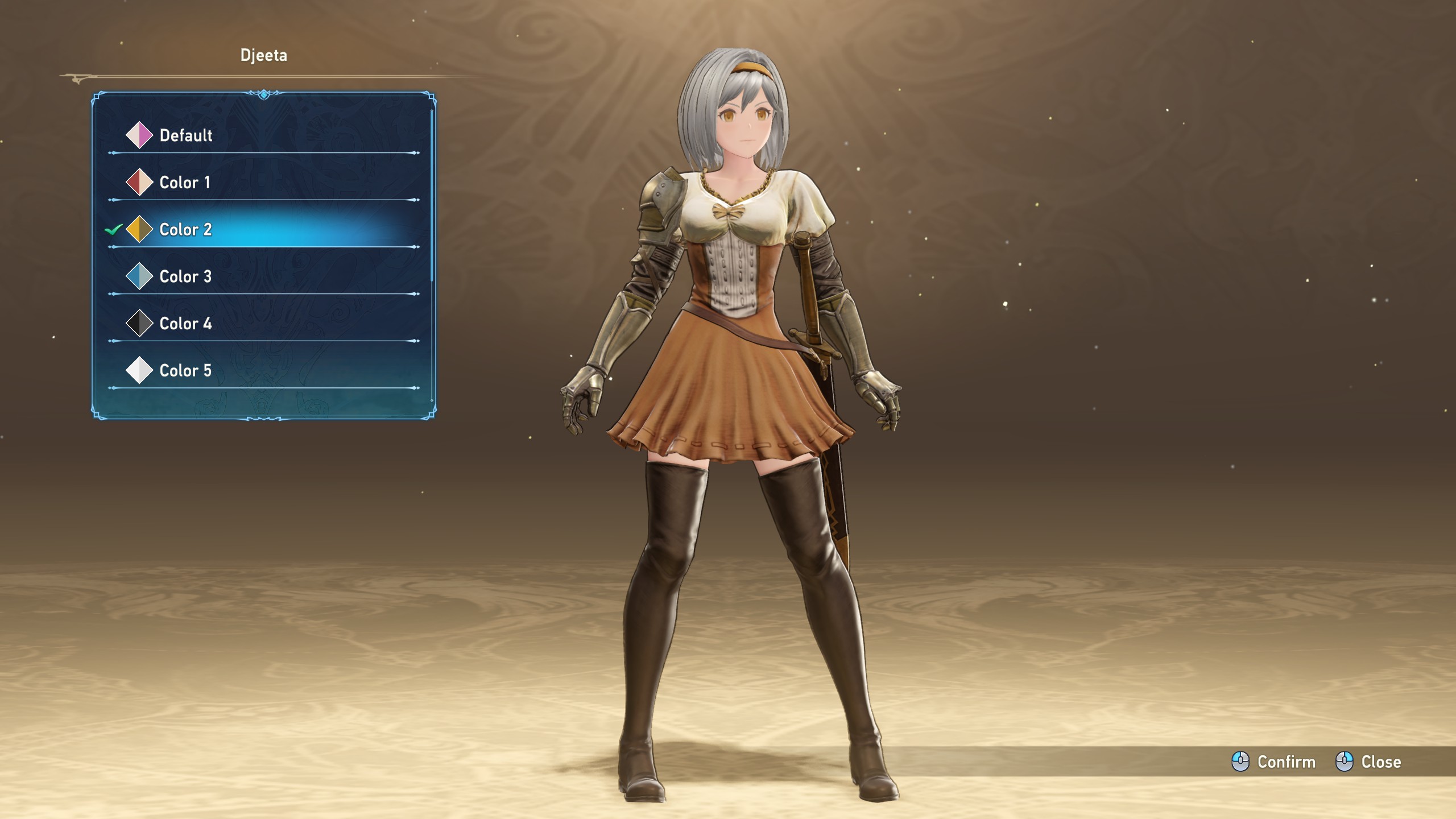1456x819 pixels.
Task: Click the Confirm button
Action: (x=1274, y=762)
